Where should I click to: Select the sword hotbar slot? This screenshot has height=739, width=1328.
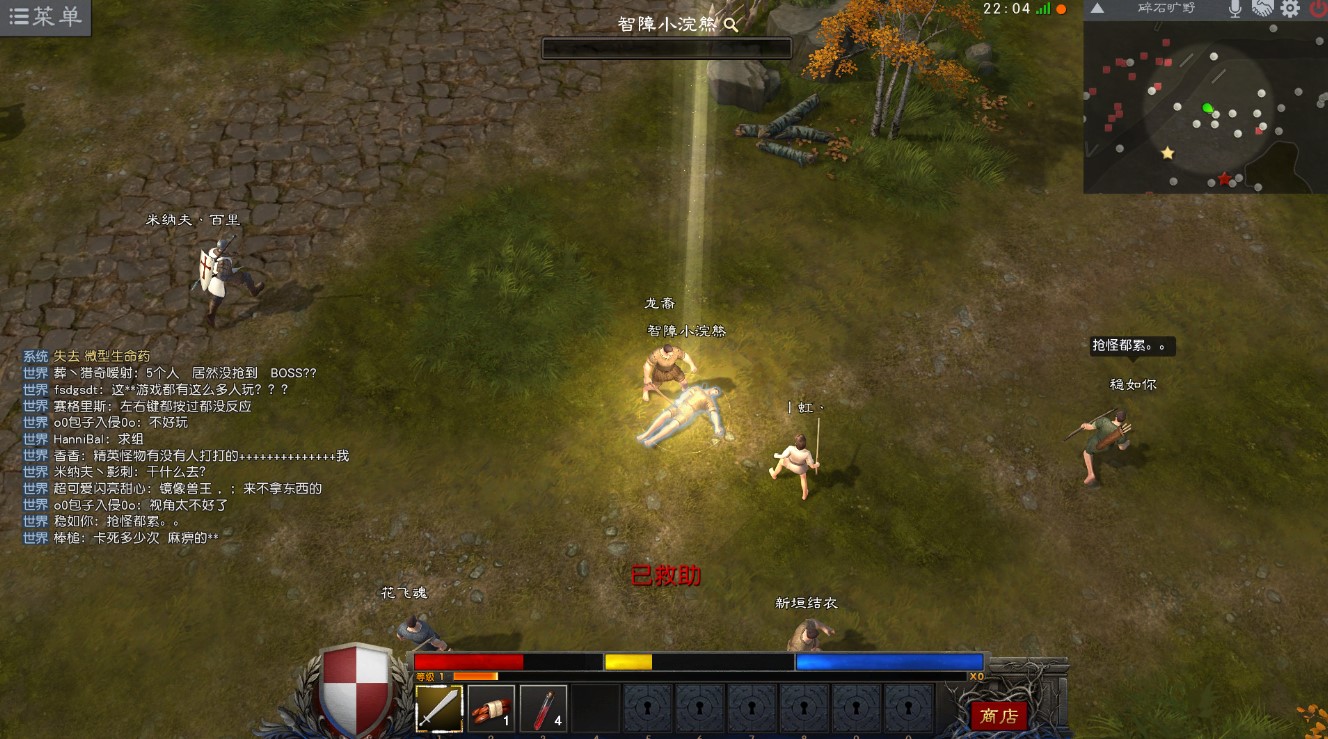(x=439, y=709)
